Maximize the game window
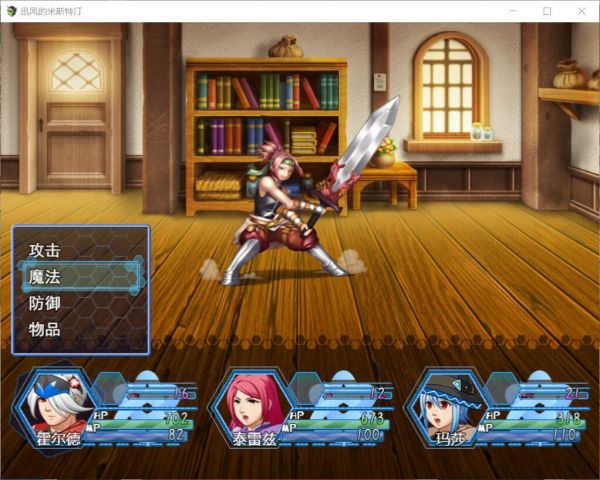 point(547,10)
